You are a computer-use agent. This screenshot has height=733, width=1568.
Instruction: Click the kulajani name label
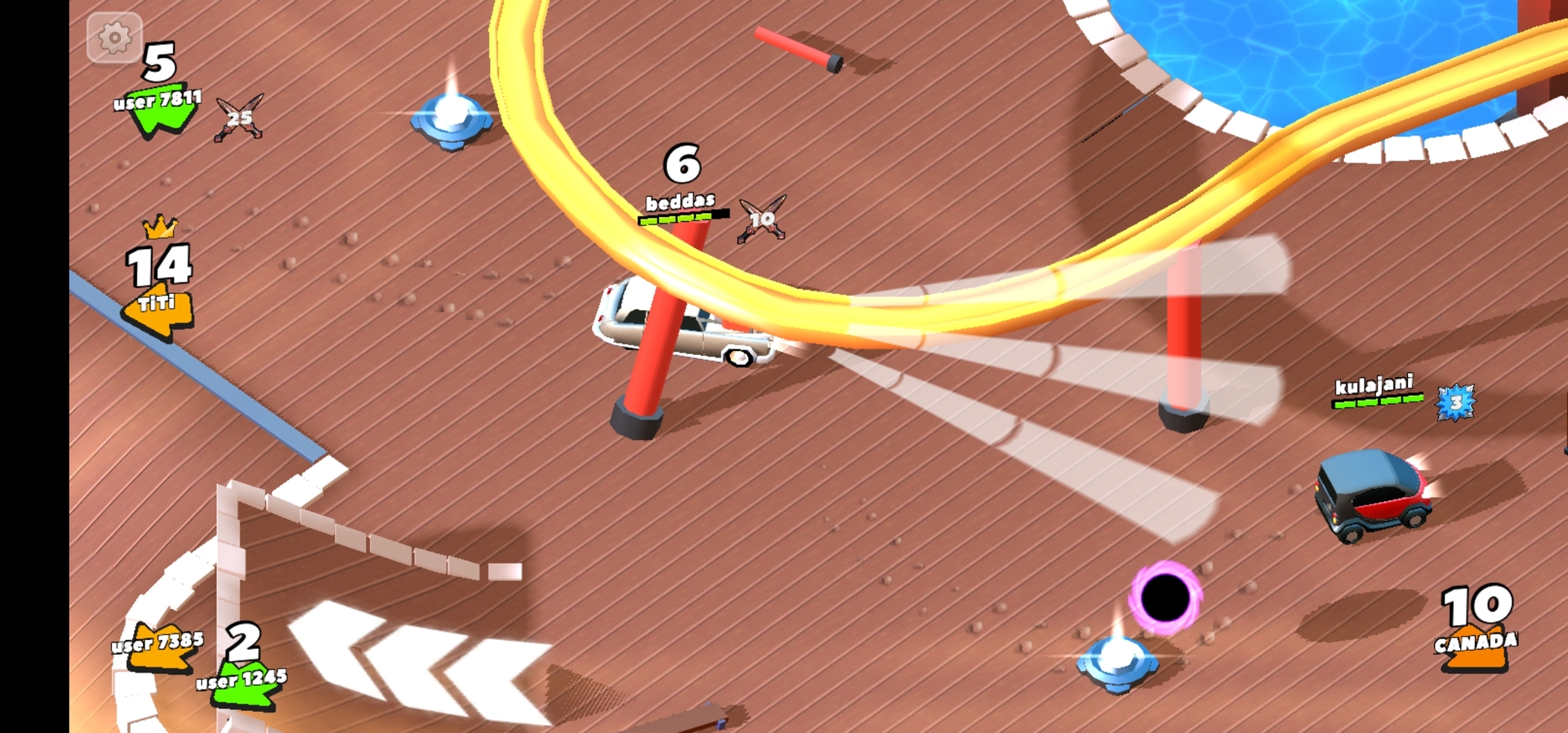(1374, 387)
